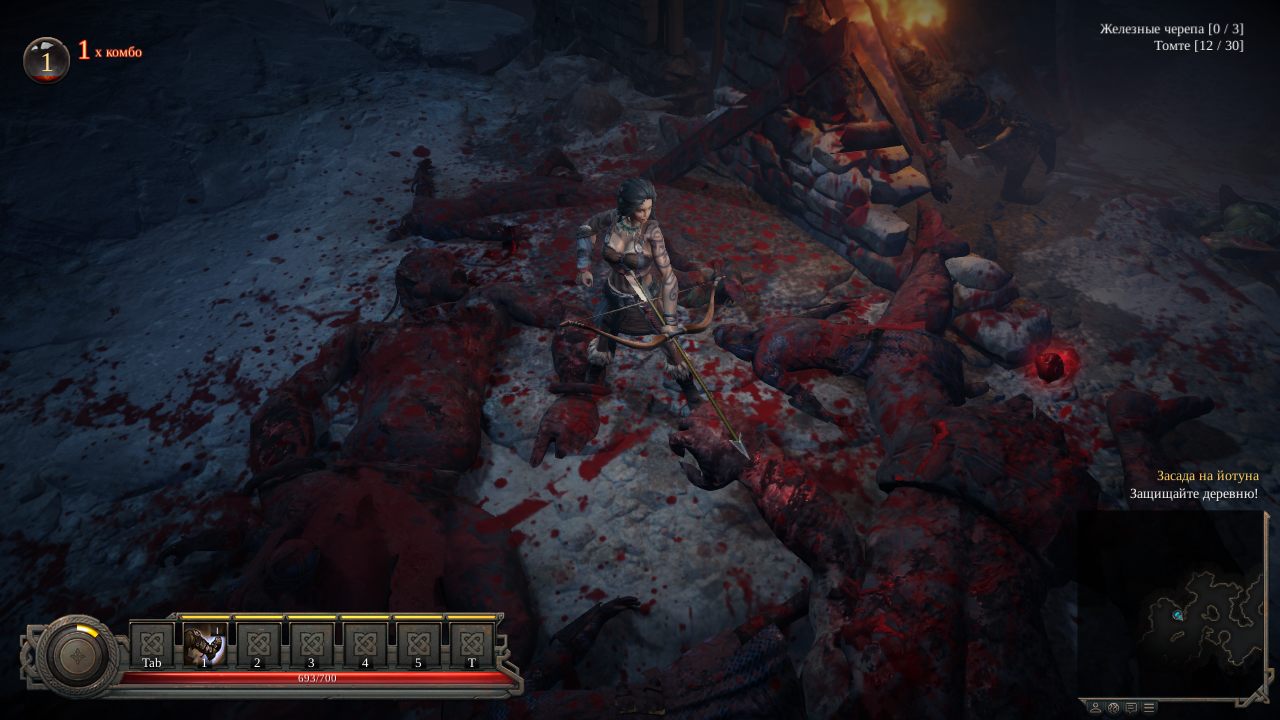The image size is (1280, 720).
Task: Open the skills wheel icon under minimap
Action: pos(1113,707)
